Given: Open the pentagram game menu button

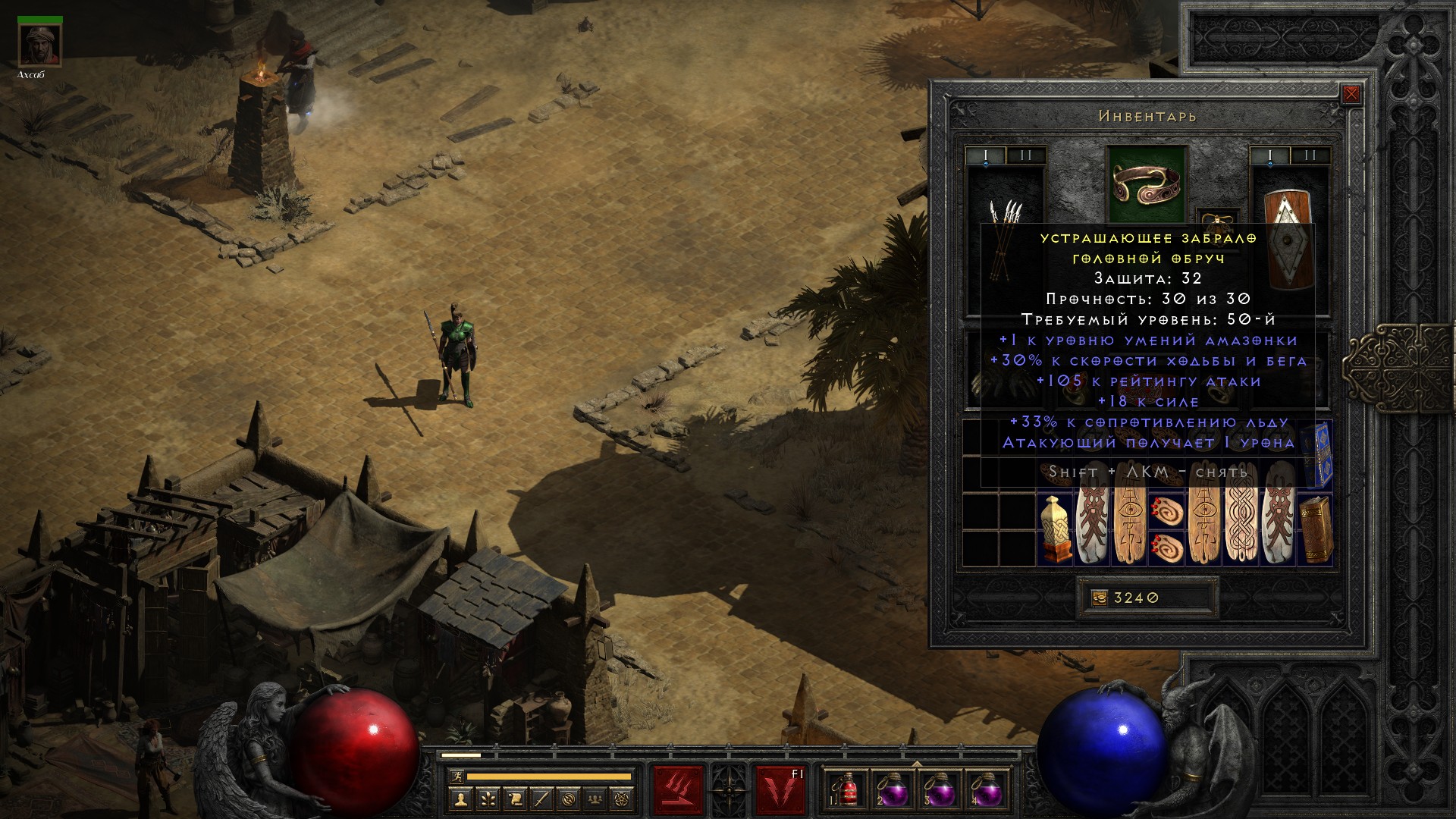Looking at the screenshot, I should point(623,799).
